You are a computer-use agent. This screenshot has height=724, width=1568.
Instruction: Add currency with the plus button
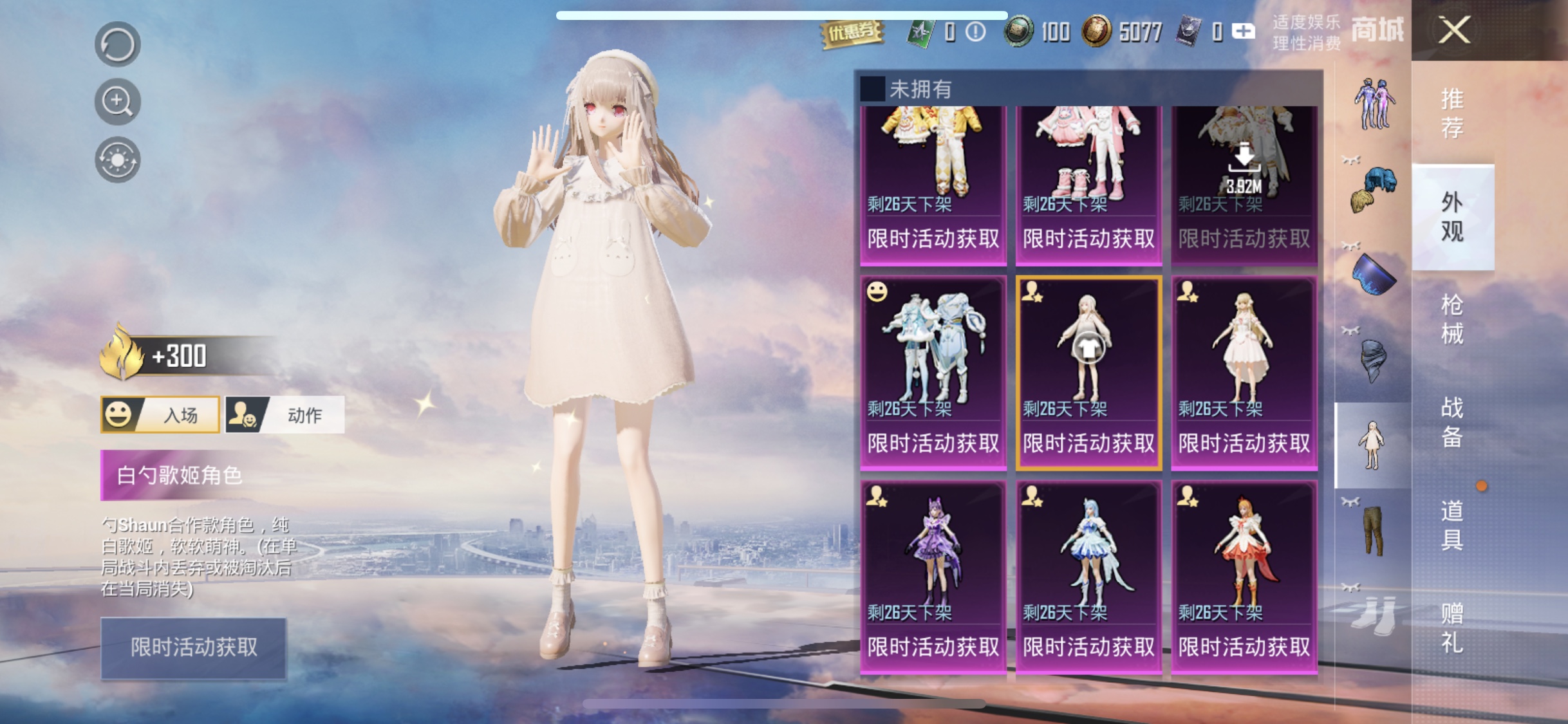click(1243, 31)
